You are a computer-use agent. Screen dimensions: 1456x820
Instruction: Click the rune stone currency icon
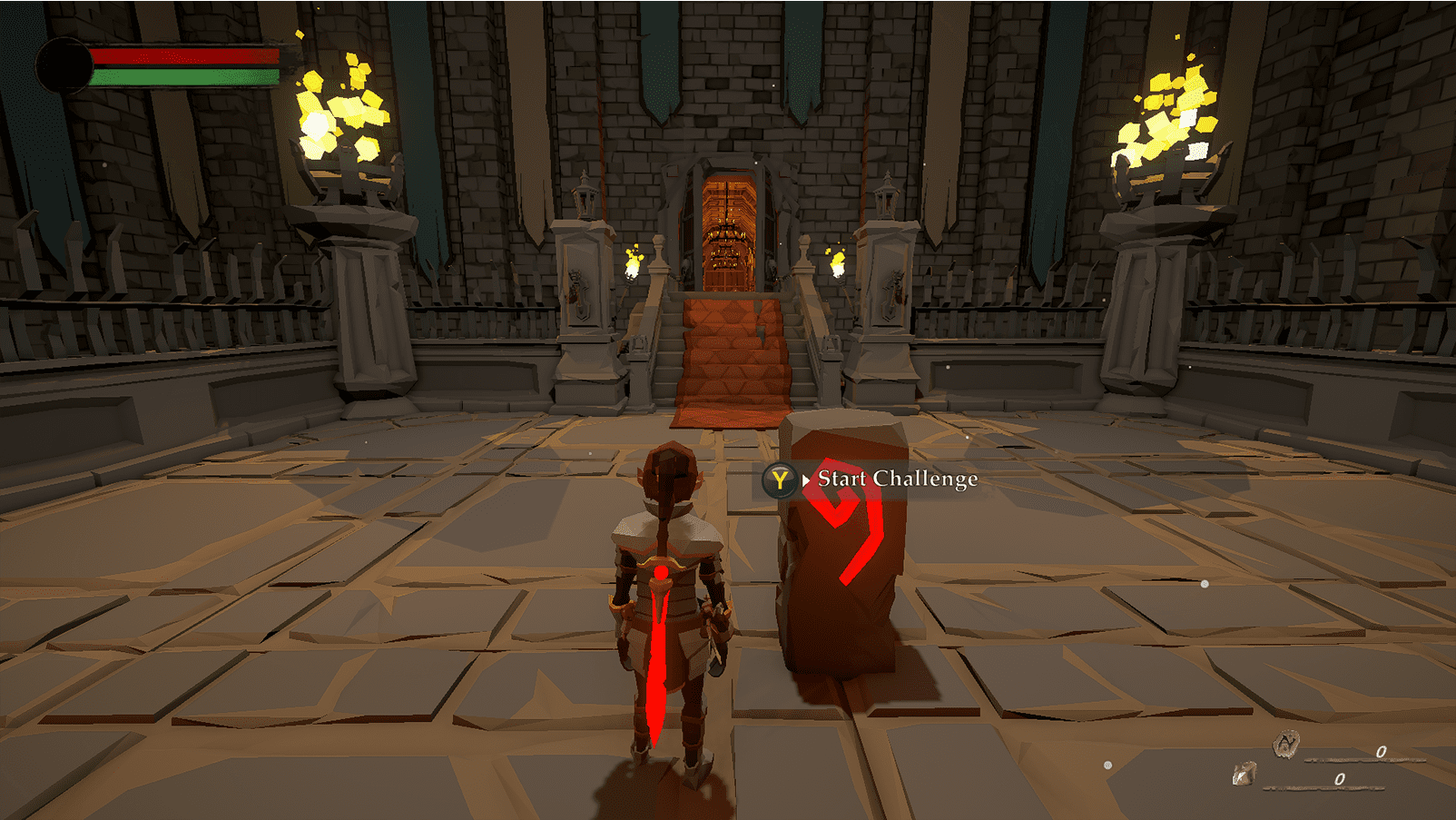[x=1286, y=744]
